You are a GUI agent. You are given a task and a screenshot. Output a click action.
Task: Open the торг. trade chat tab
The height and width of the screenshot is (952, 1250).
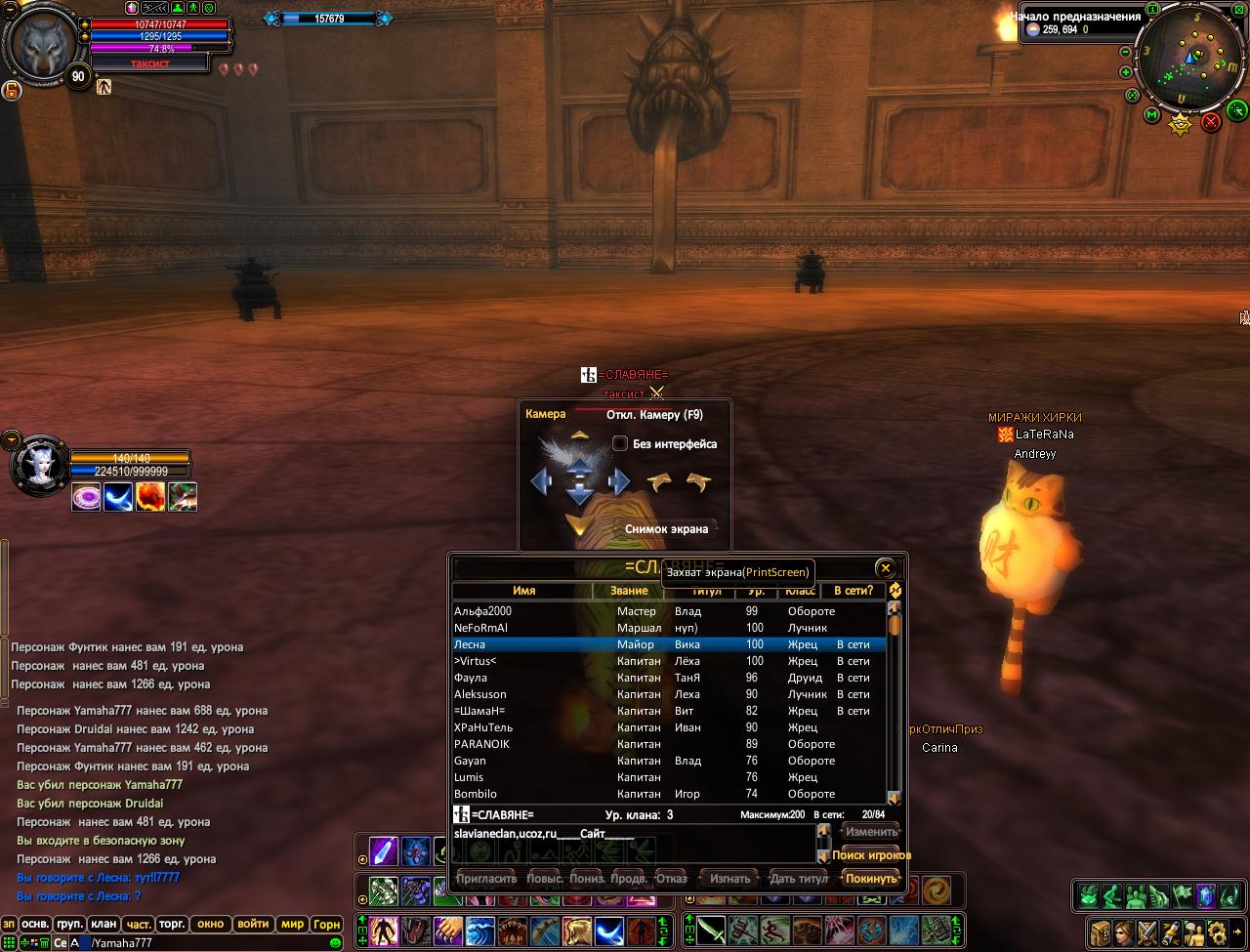pyautogui.click(x=172, y=924)
